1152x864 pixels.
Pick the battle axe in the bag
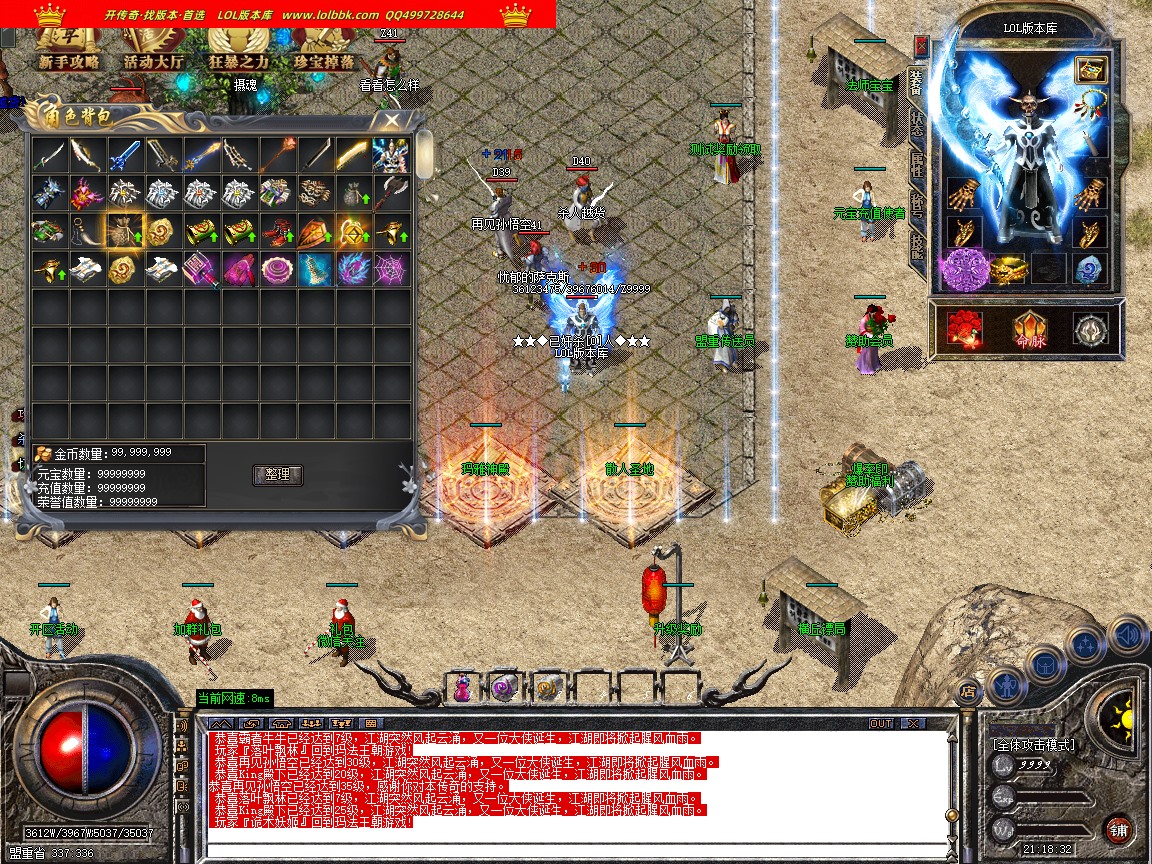pos(390,193)
